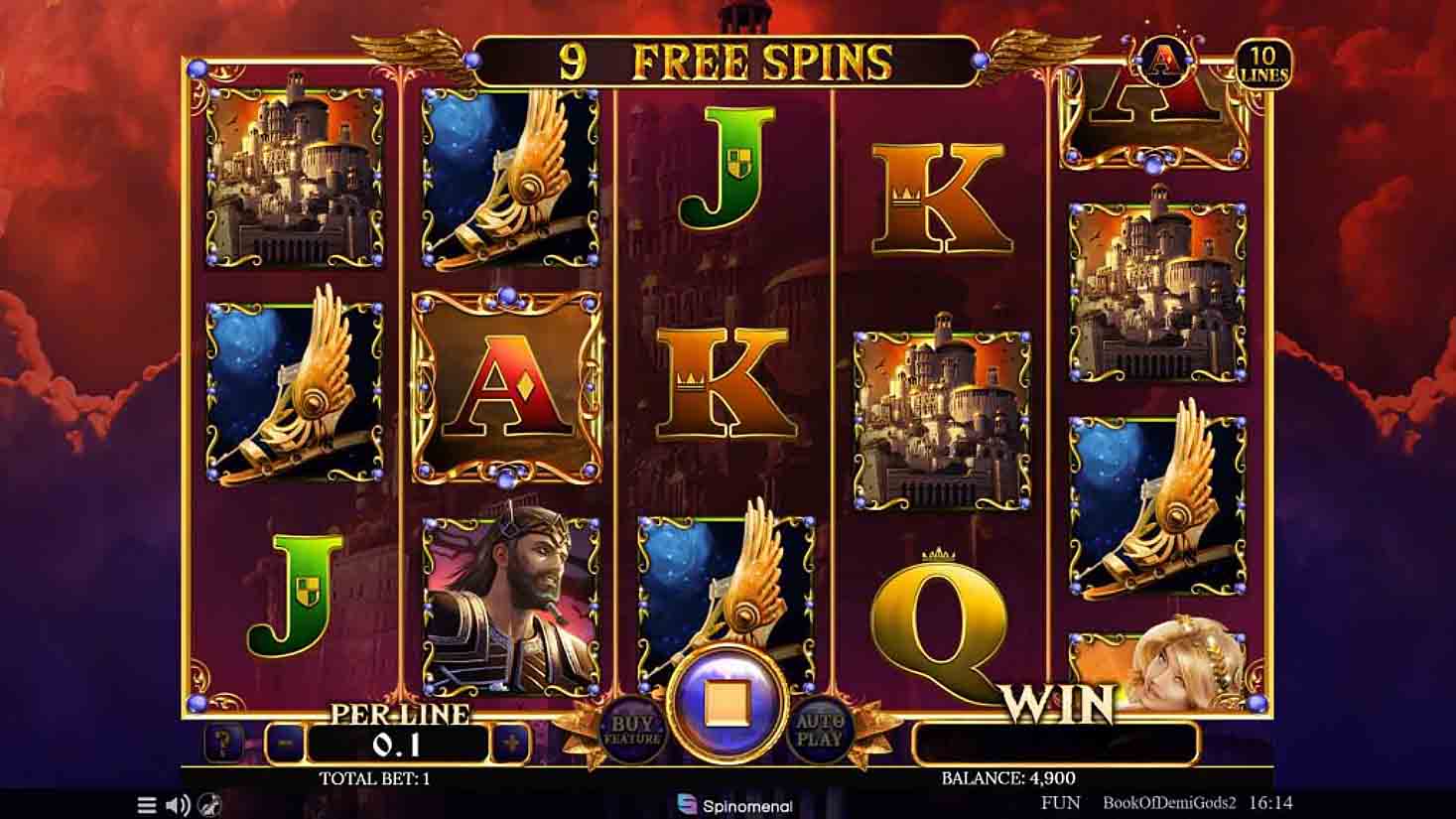This screenshot has height=819, width=1456.
Task: Open the Buy Feature option
Action: coord(633,730)
